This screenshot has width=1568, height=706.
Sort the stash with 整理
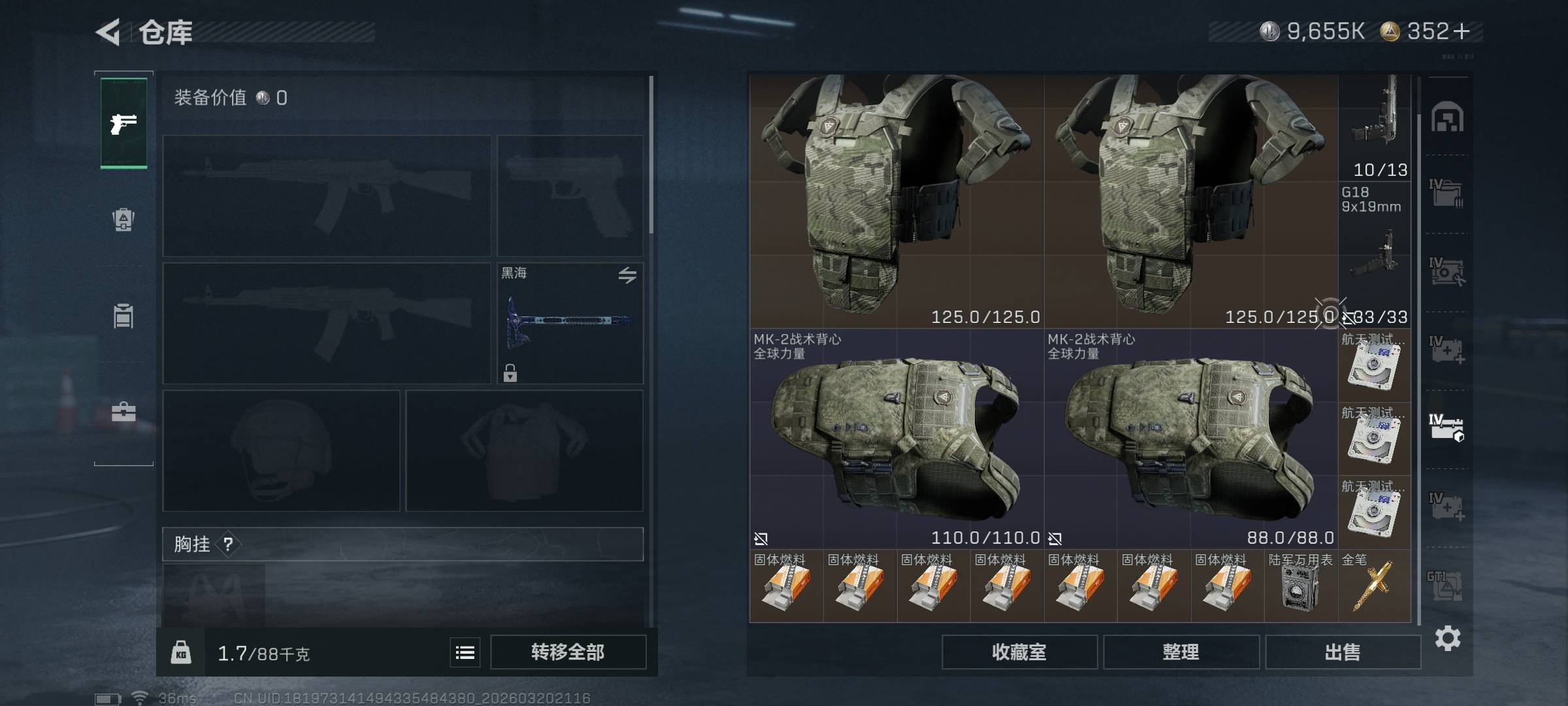point(1181,652)
